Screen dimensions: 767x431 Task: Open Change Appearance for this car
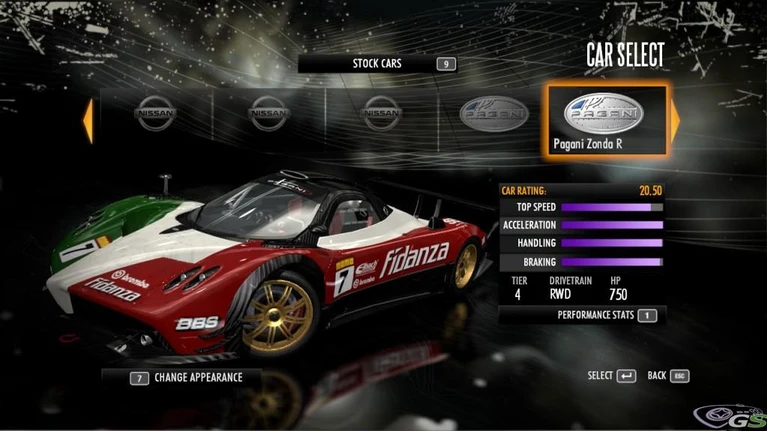click(185, 378)
